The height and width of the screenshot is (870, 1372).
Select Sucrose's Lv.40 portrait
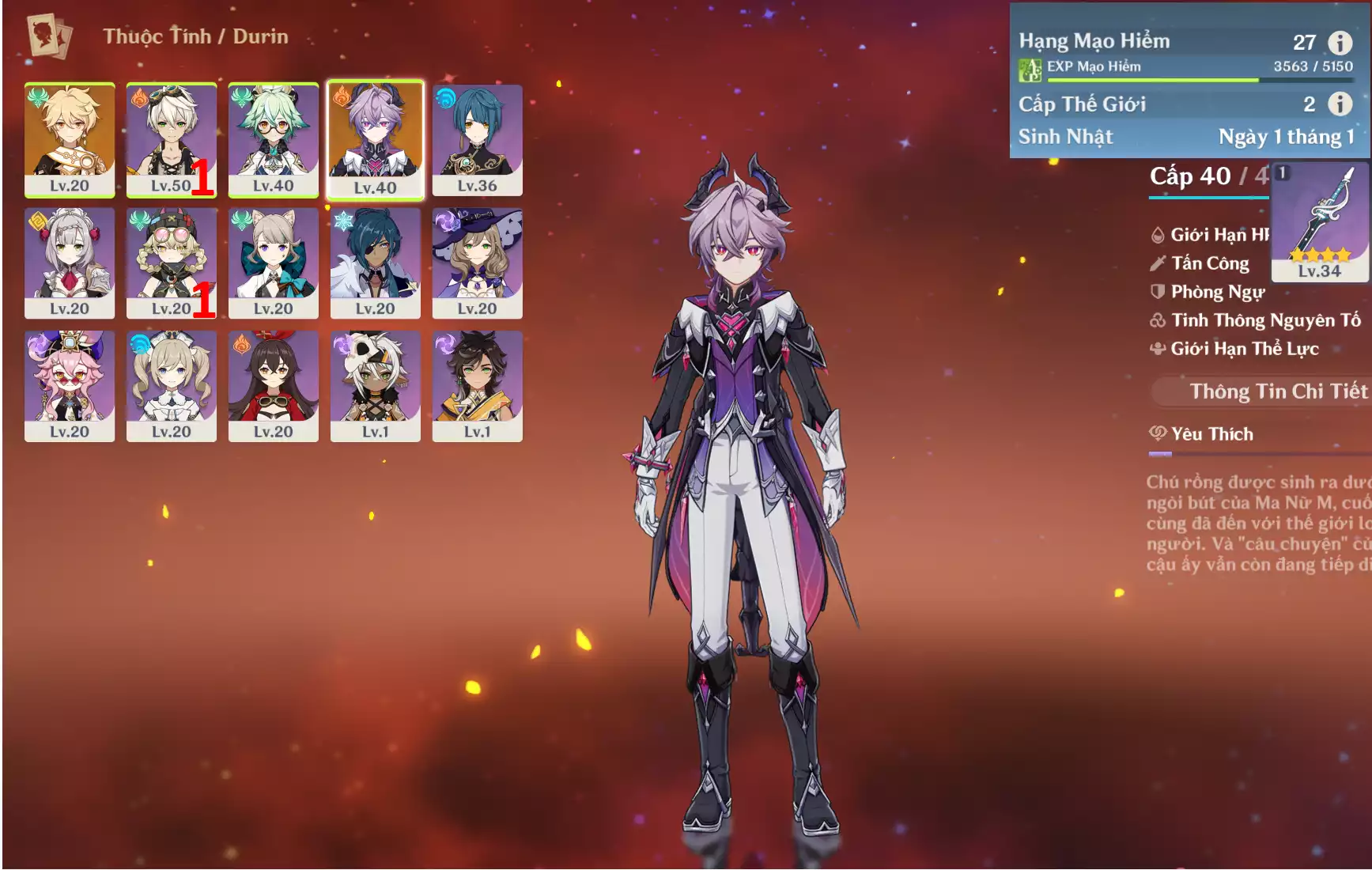point(273,139)
